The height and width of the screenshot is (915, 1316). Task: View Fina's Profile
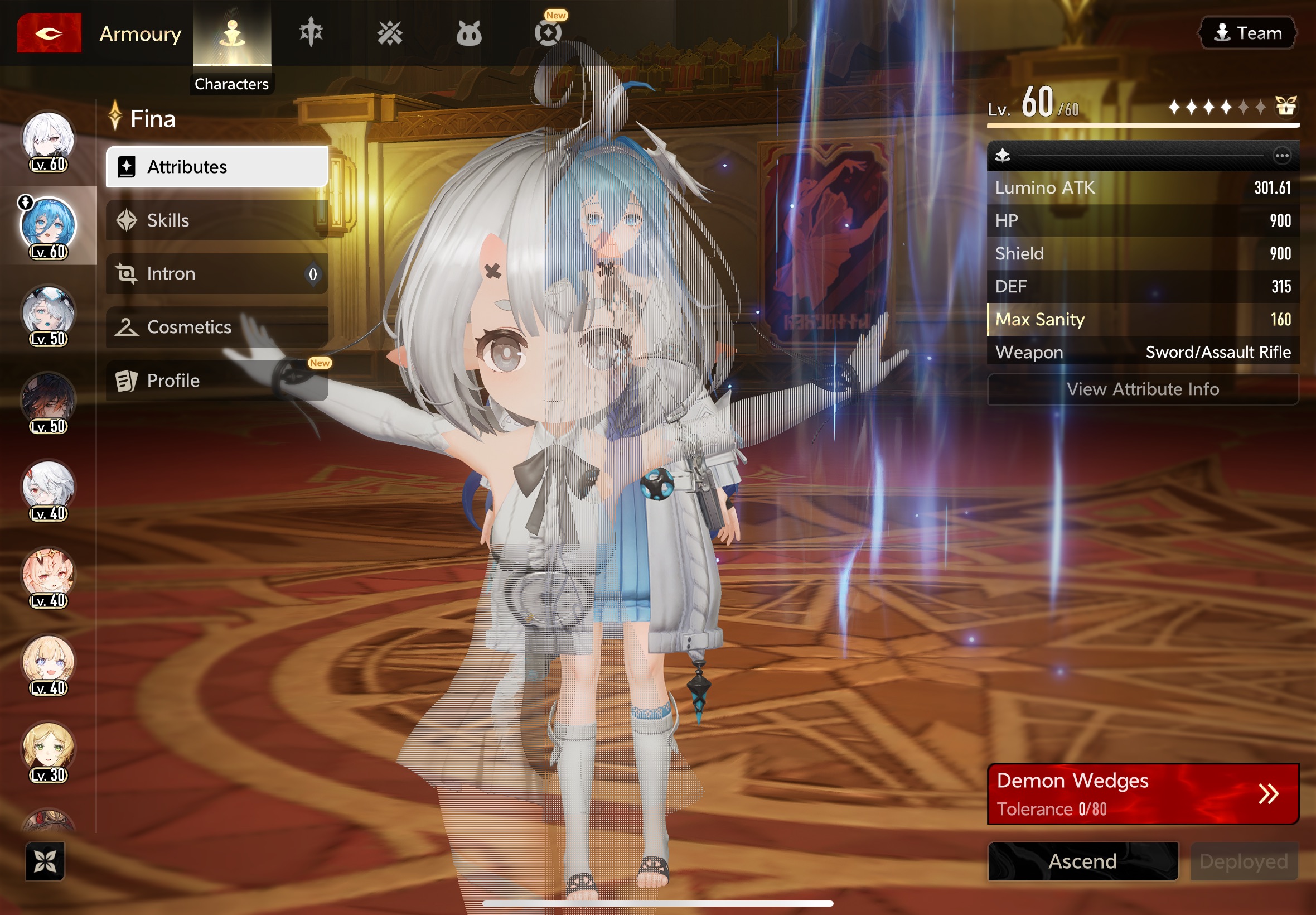pyautogui.click(x=217, y=380)
